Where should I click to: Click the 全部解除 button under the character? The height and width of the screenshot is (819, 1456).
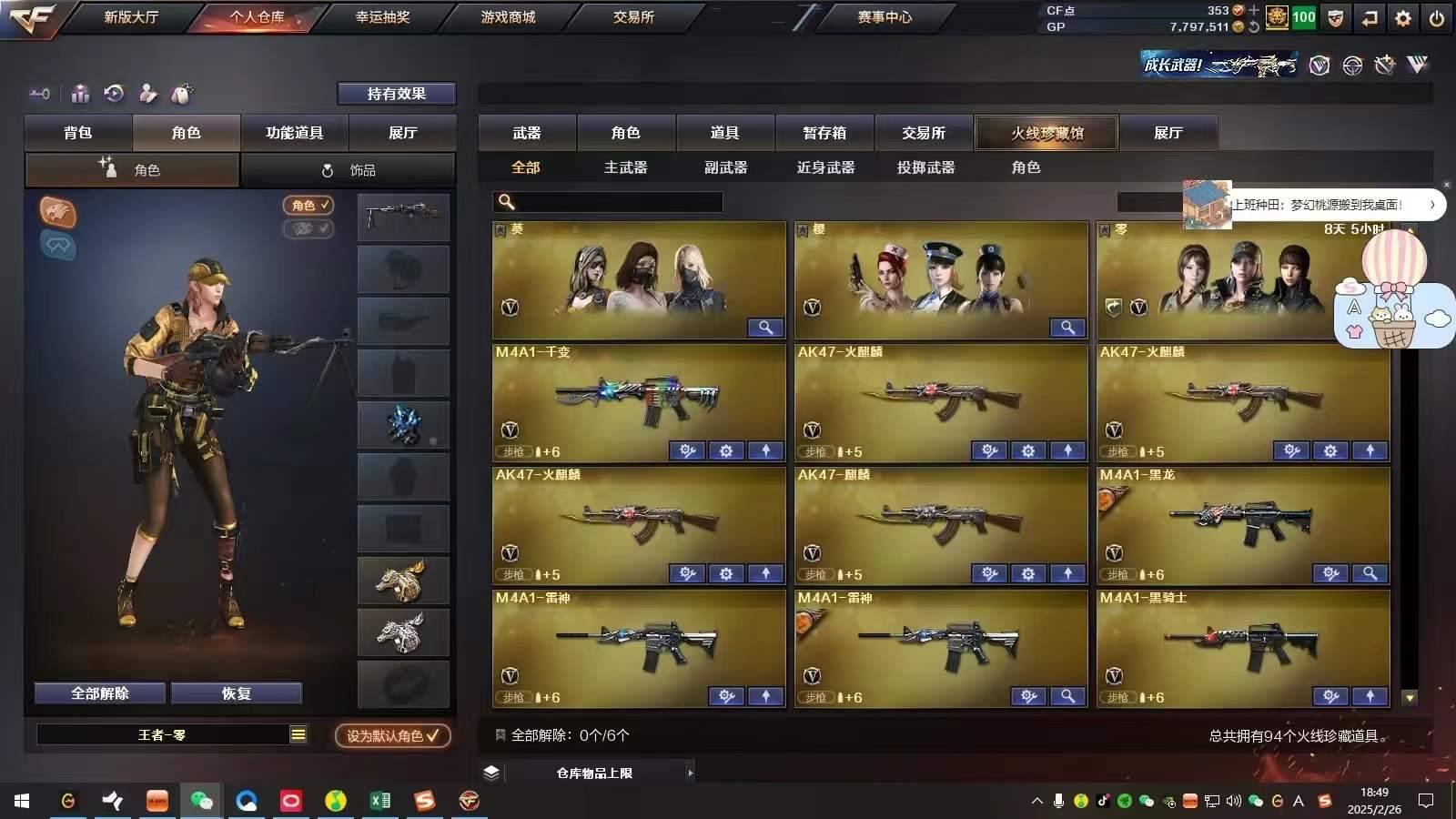98,693
